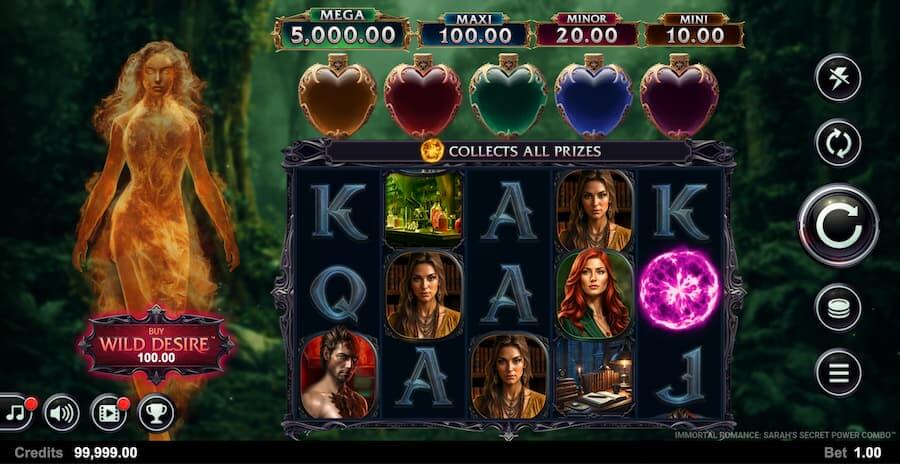Viewport: 900px width, 464px height.
Task: Spin the reels with the large spin button
Action: point(838,226)
